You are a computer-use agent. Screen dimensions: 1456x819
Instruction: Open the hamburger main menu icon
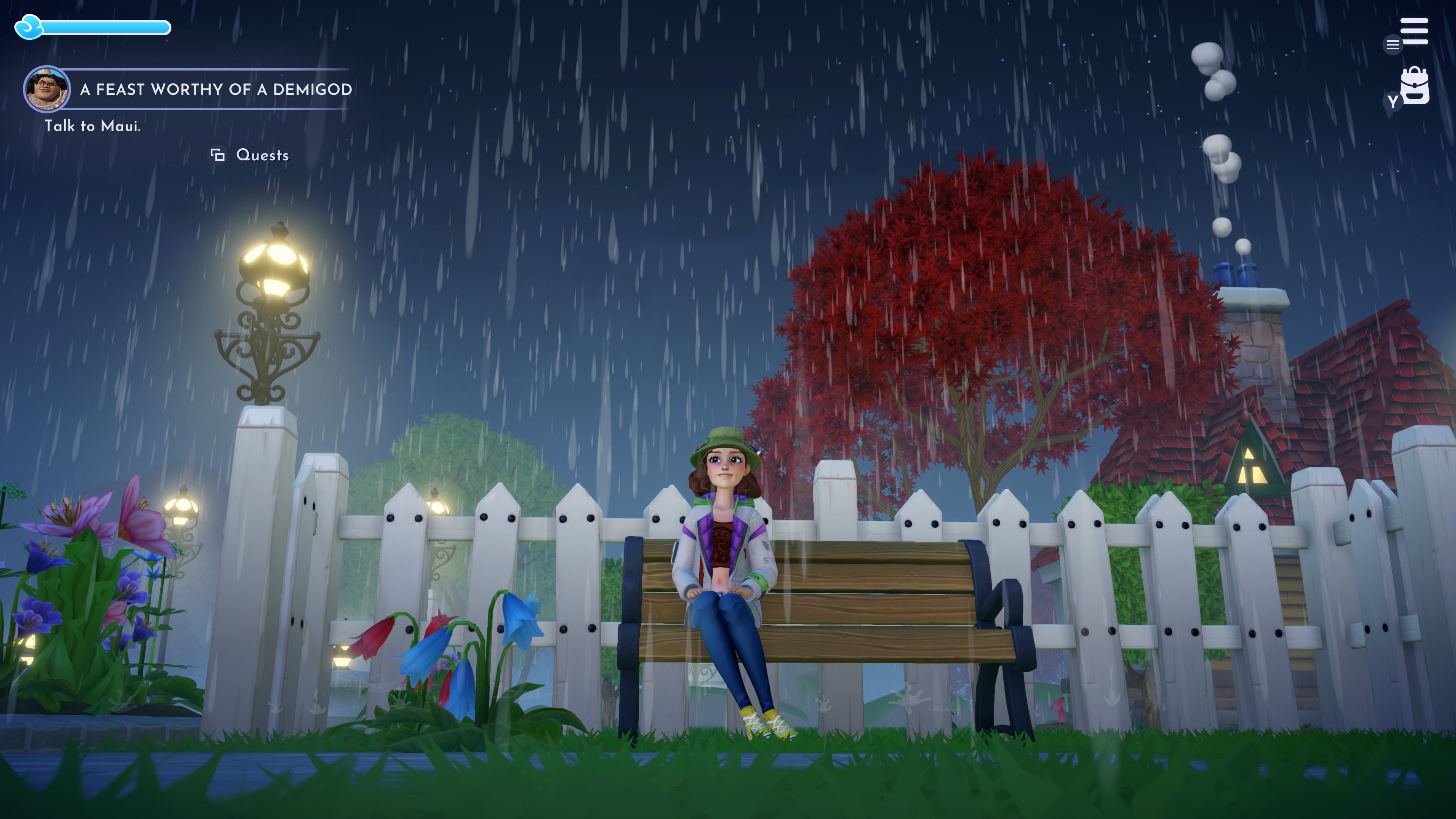[1414, 31]
